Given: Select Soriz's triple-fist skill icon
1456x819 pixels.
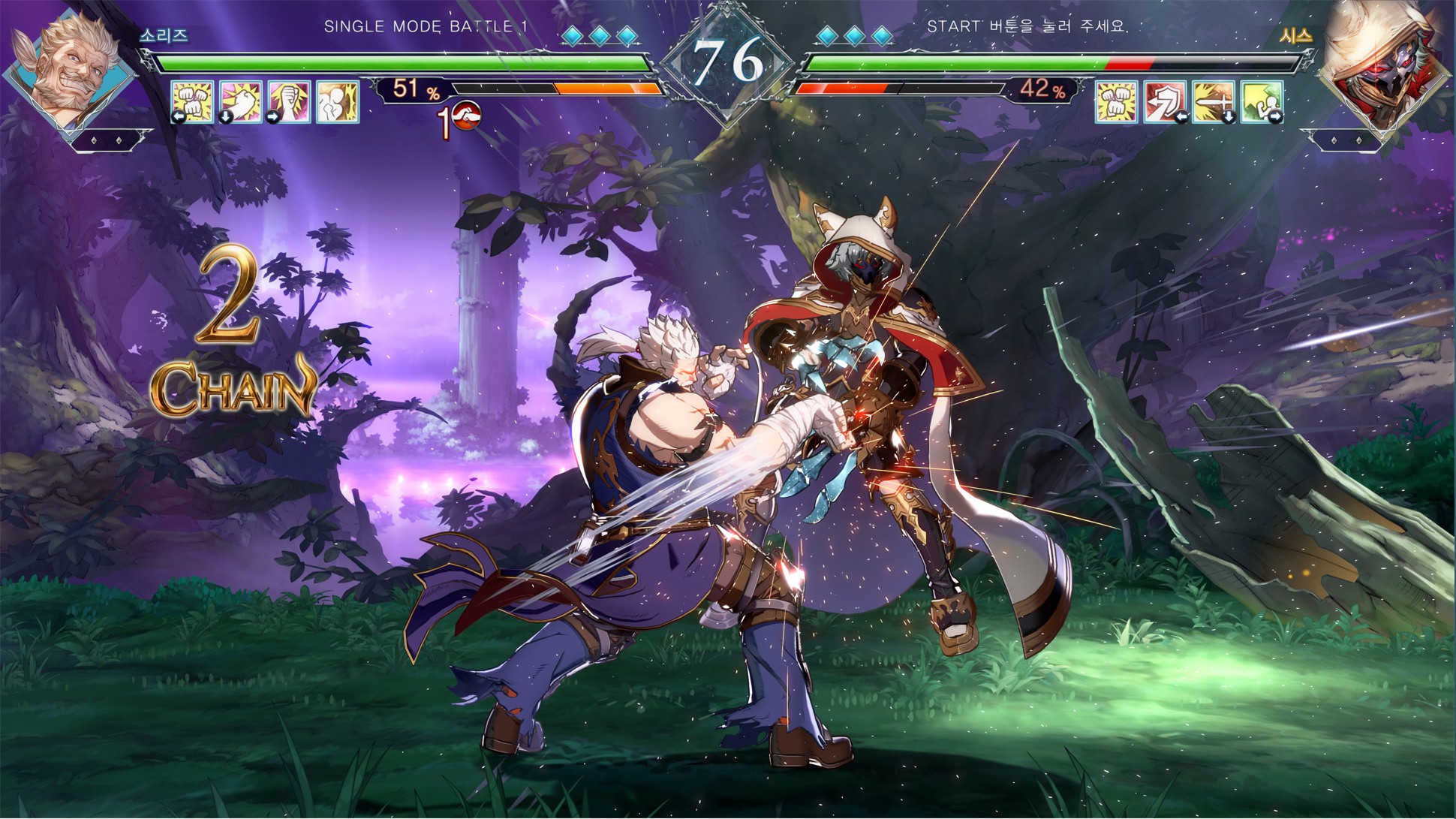Looking at the screenshot, I should 193,101.
